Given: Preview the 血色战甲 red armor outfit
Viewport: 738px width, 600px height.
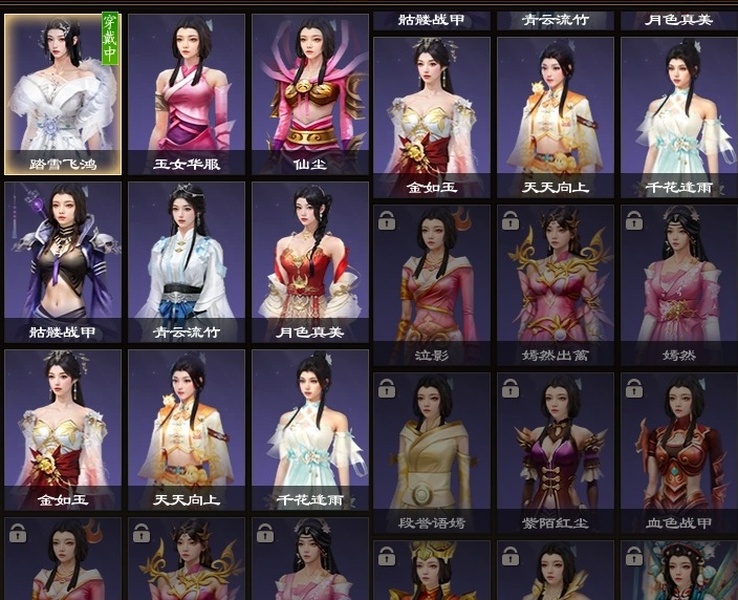Looking at the screenshot, I should [x=678, y=452].
